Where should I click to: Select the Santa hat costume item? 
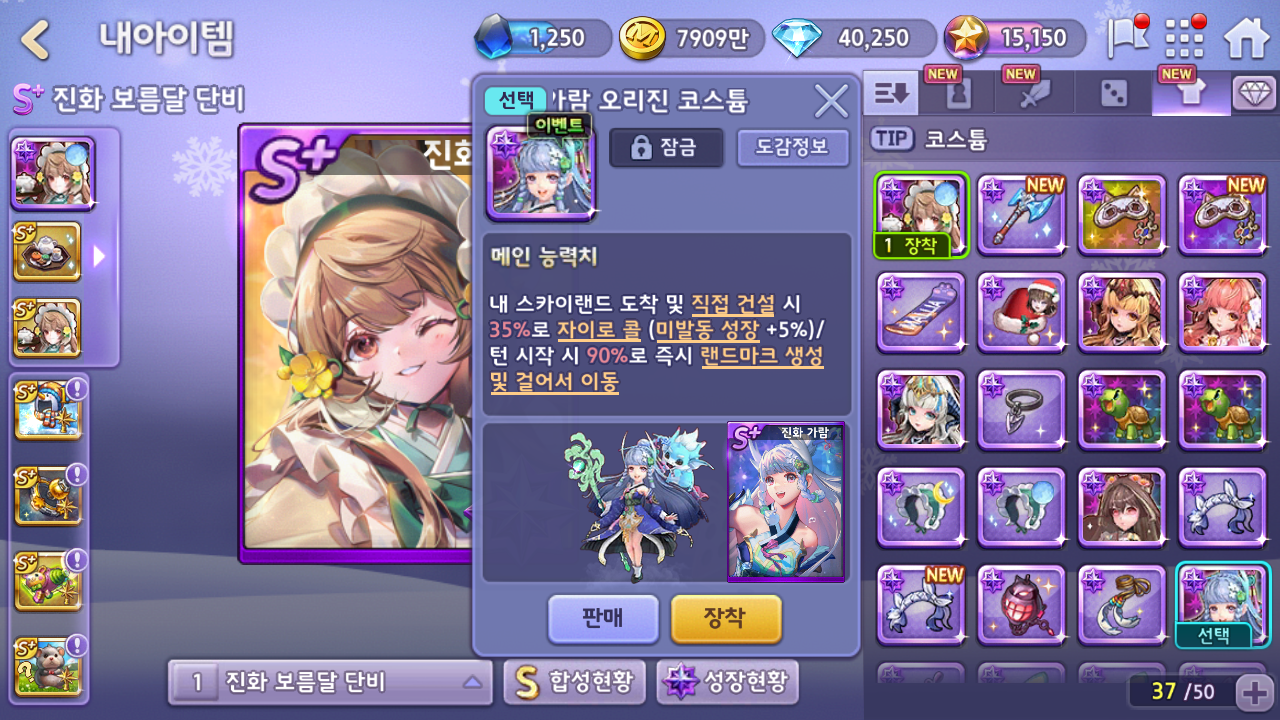tap(1021, 312)
